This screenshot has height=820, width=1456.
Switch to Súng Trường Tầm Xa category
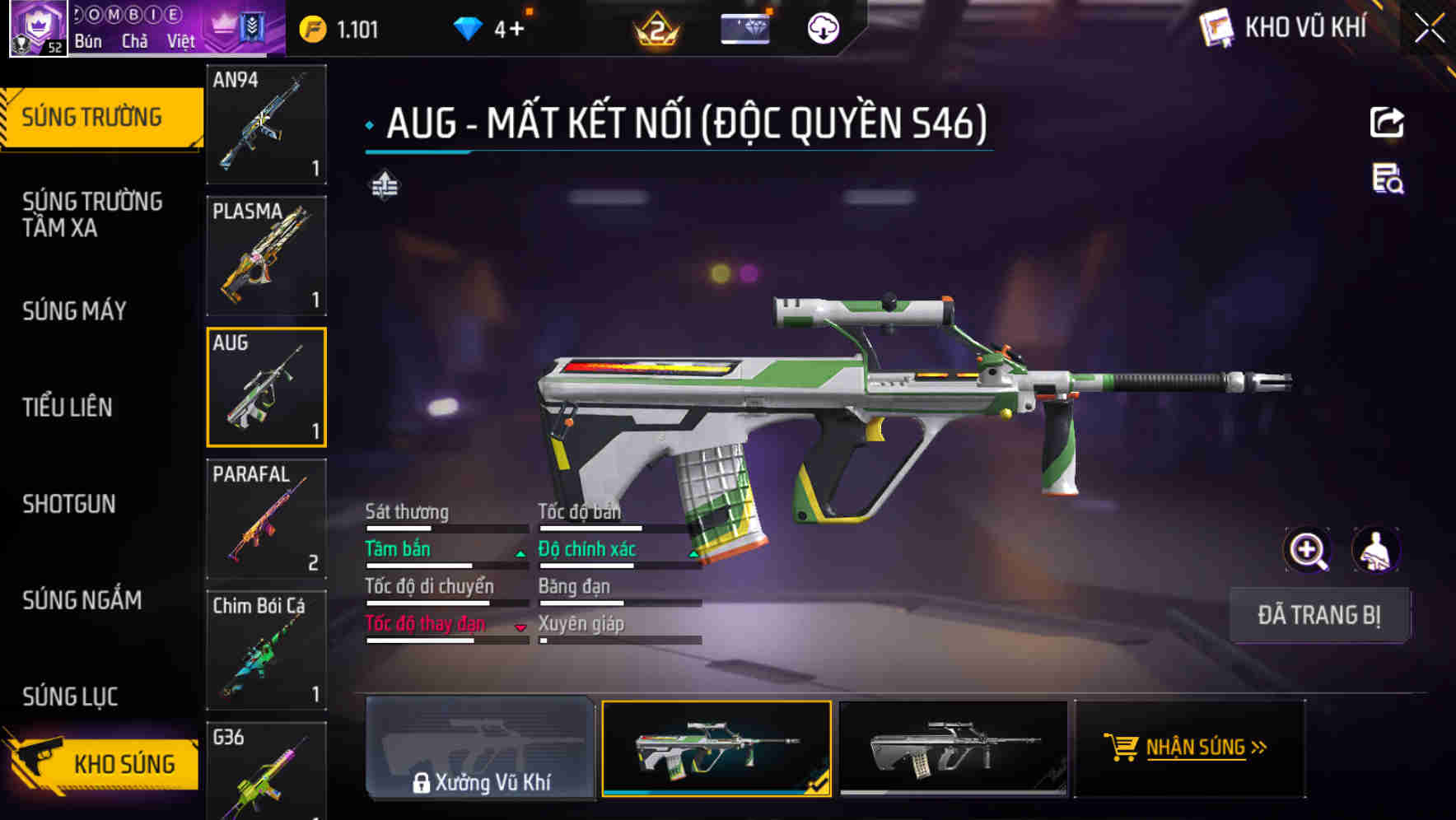pos(92,214)
